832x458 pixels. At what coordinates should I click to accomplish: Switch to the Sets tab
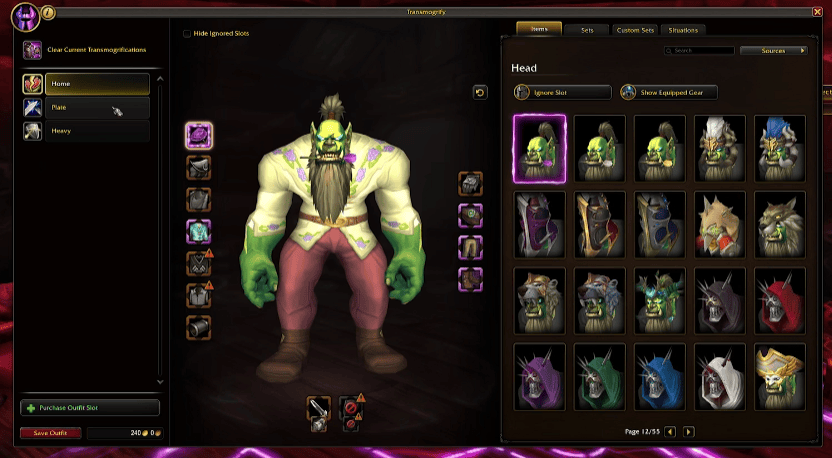tap(587, 30)
